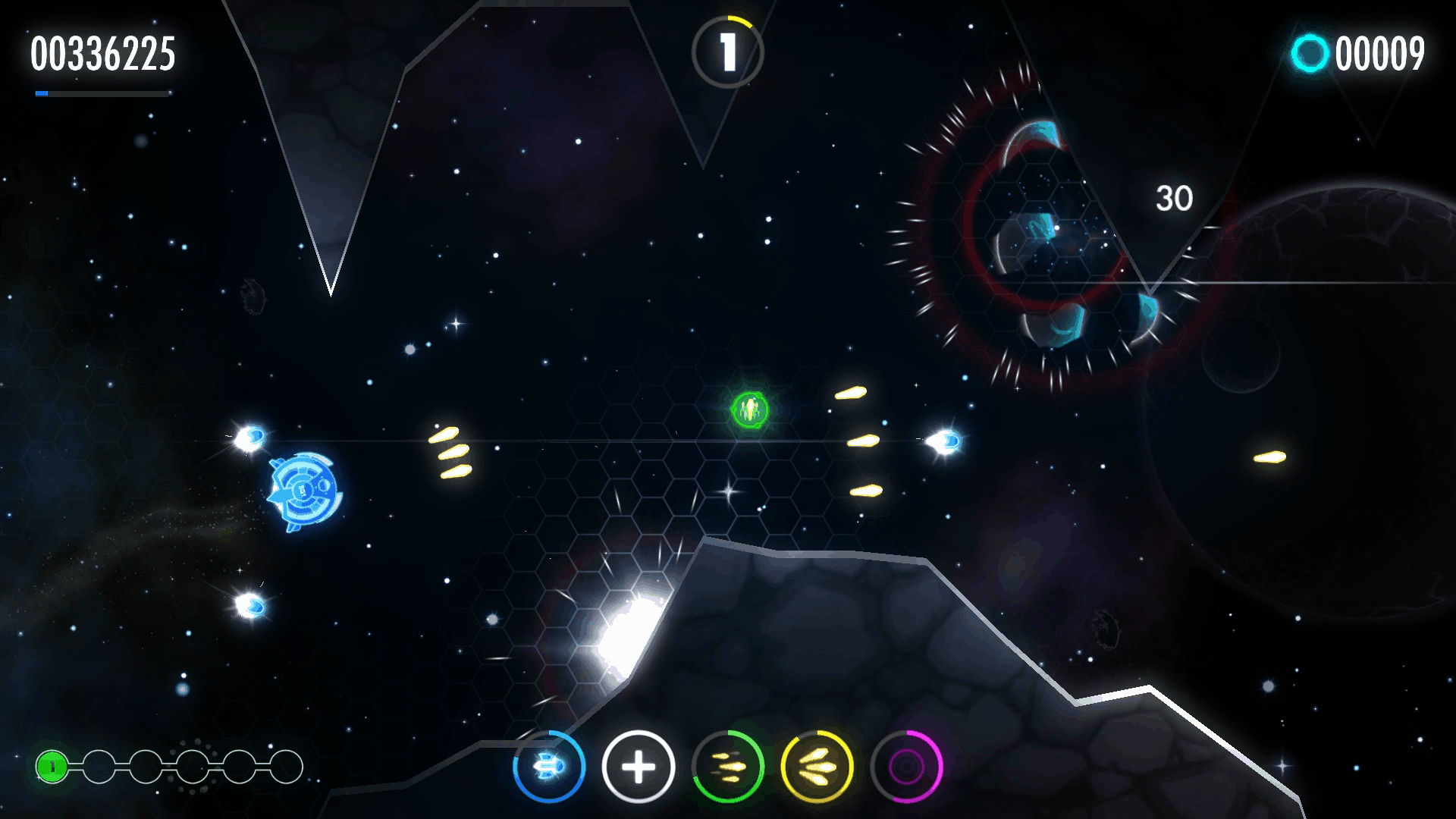This screenshot has height=819, width=1456.
Task: Choose the green triple-shot weapon
Action: 728,767
